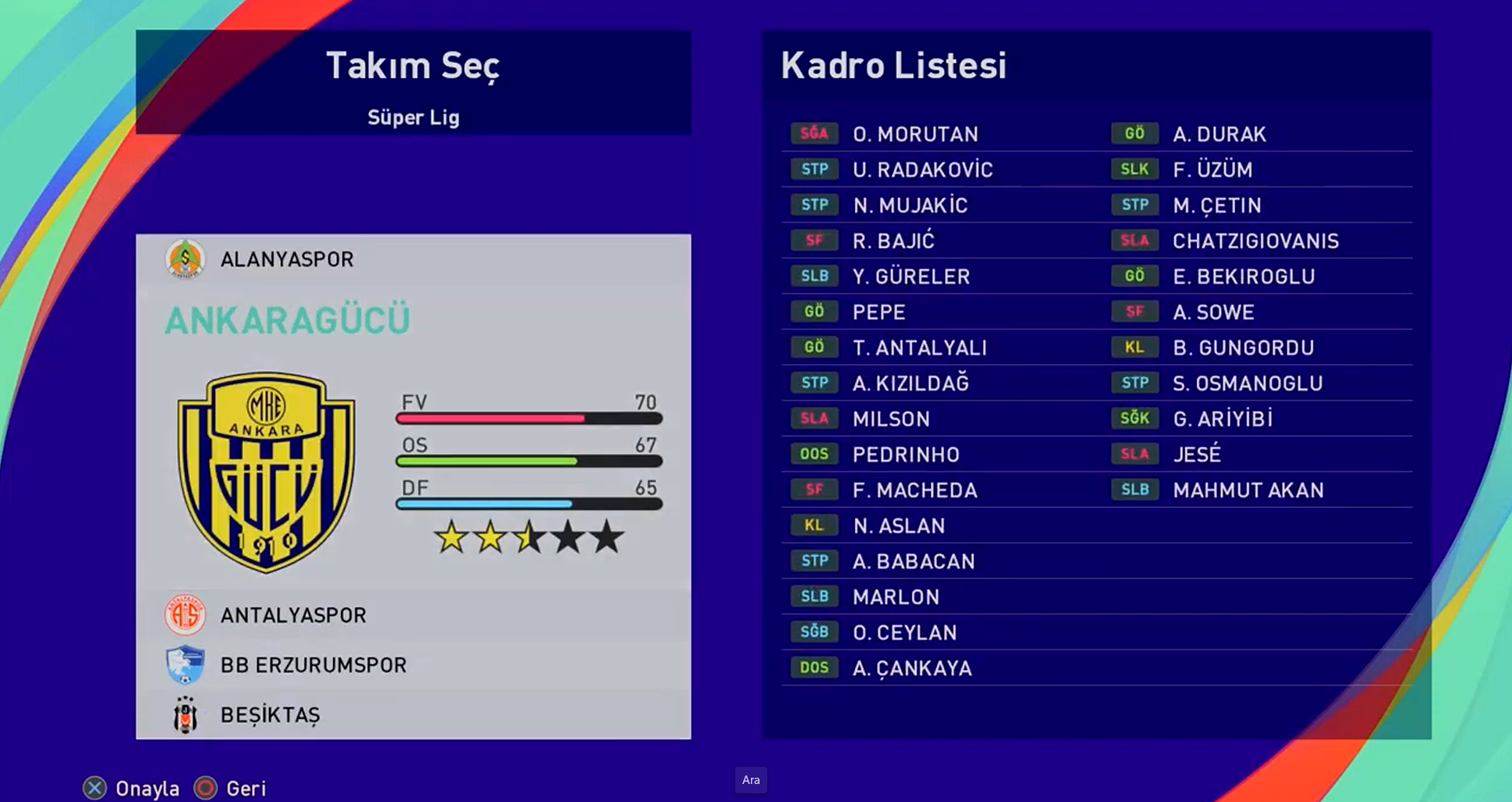
Task: Select Alanyaspor from the team list
Action: click(x=286, y=259)
